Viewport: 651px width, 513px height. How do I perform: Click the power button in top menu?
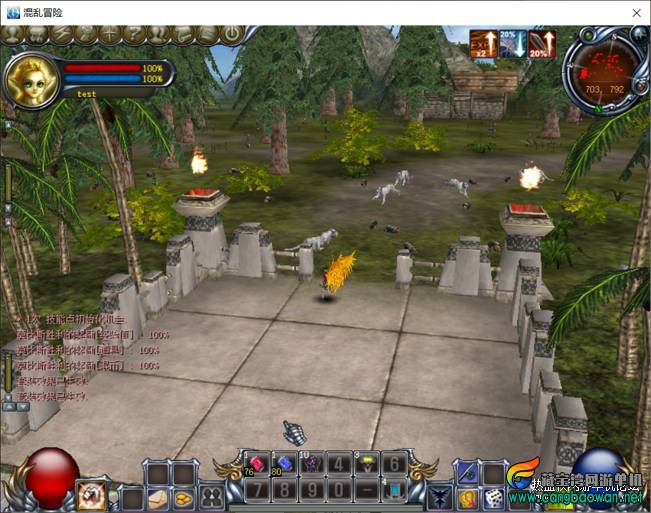(x=232, y=33)
